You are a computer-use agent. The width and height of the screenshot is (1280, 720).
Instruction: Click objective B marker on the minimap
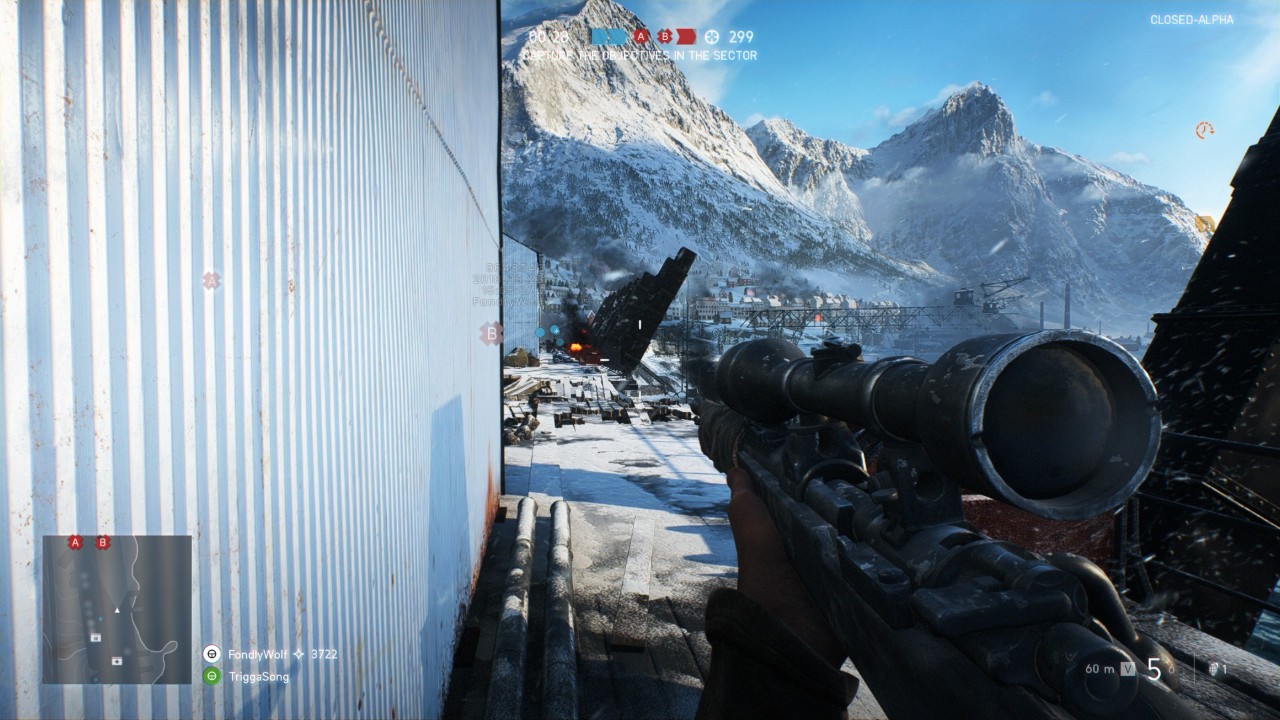pos(102,543)
